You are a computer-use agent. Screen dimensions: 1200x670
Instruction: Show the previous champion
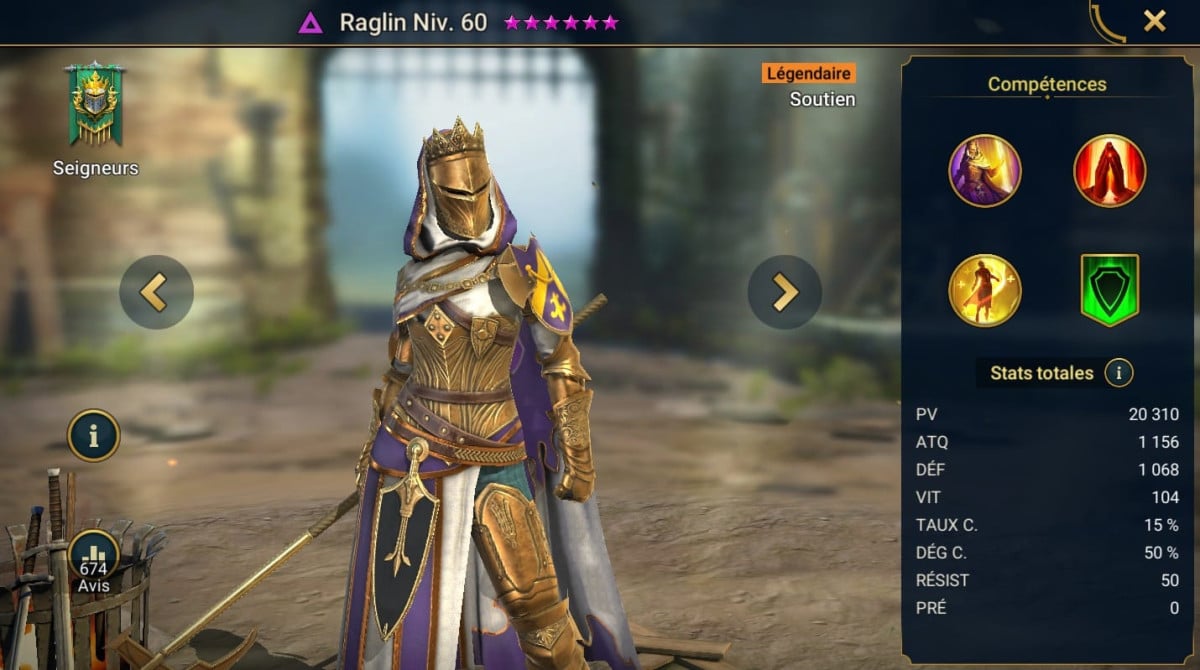coord(156,292)
